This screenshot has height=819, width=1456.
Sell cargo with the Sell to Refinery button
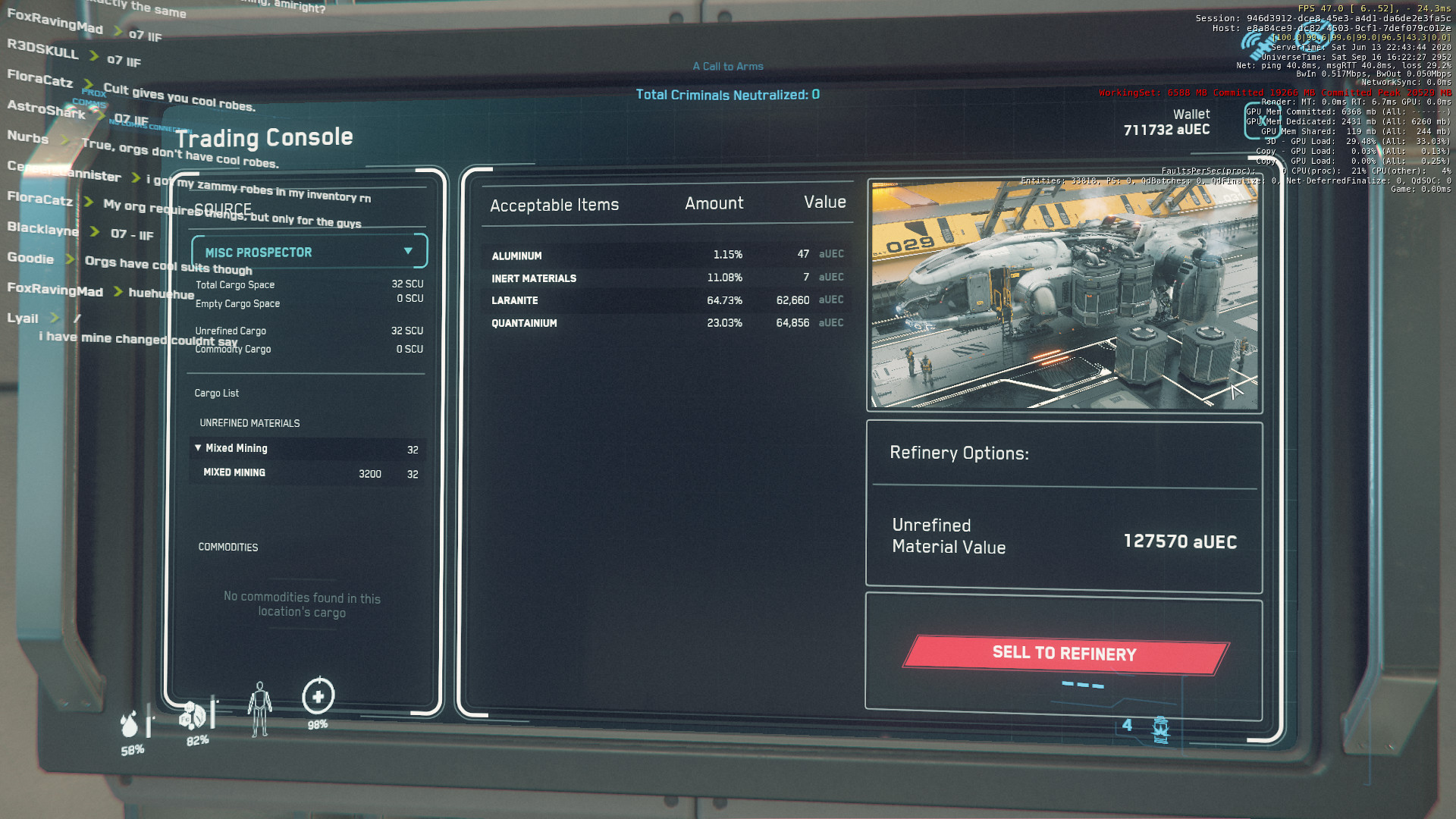(x=1065, y=654)
